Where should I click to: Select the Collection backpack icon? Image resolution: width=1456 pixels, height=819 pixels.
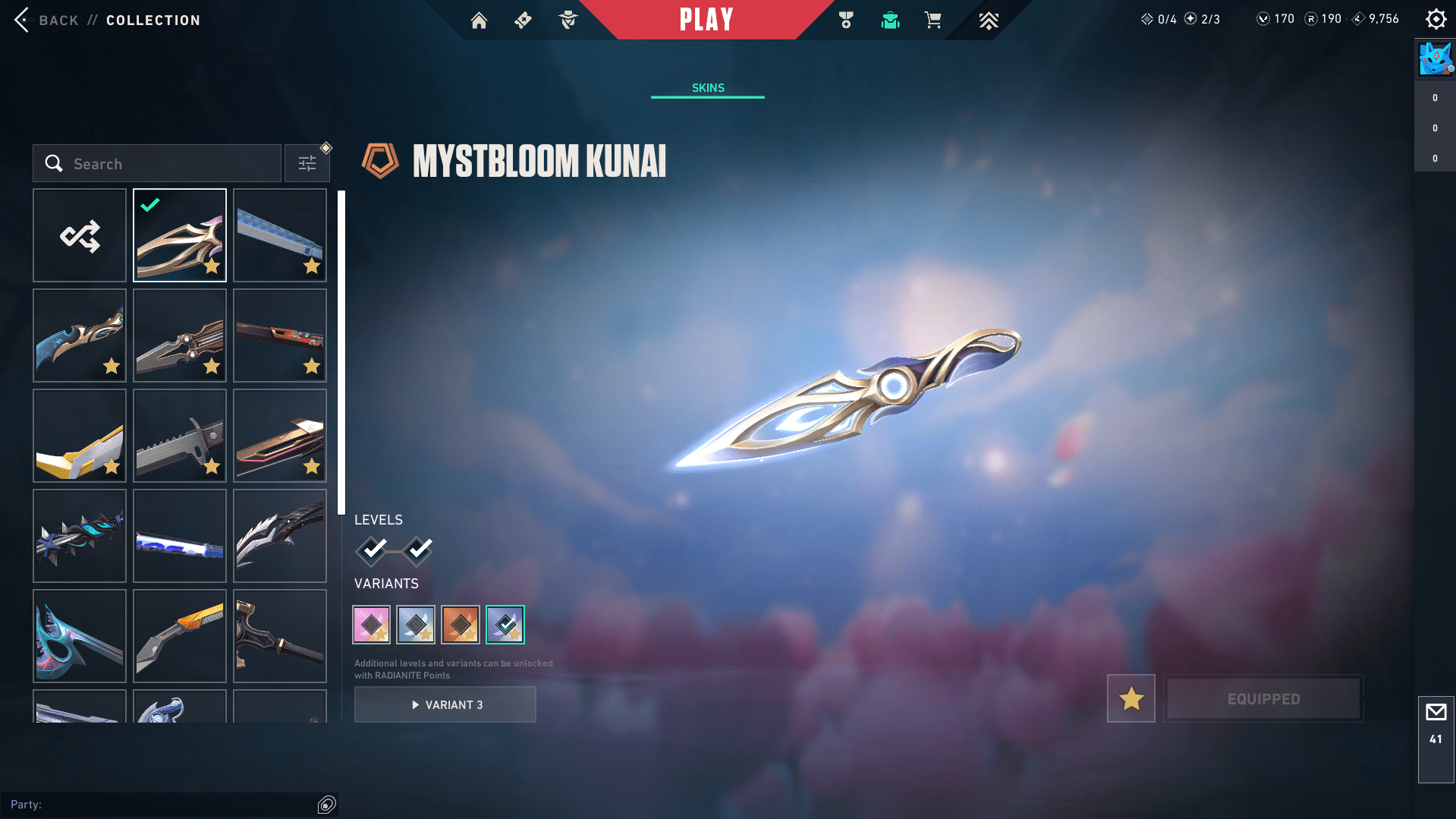(x=890, y=20)
